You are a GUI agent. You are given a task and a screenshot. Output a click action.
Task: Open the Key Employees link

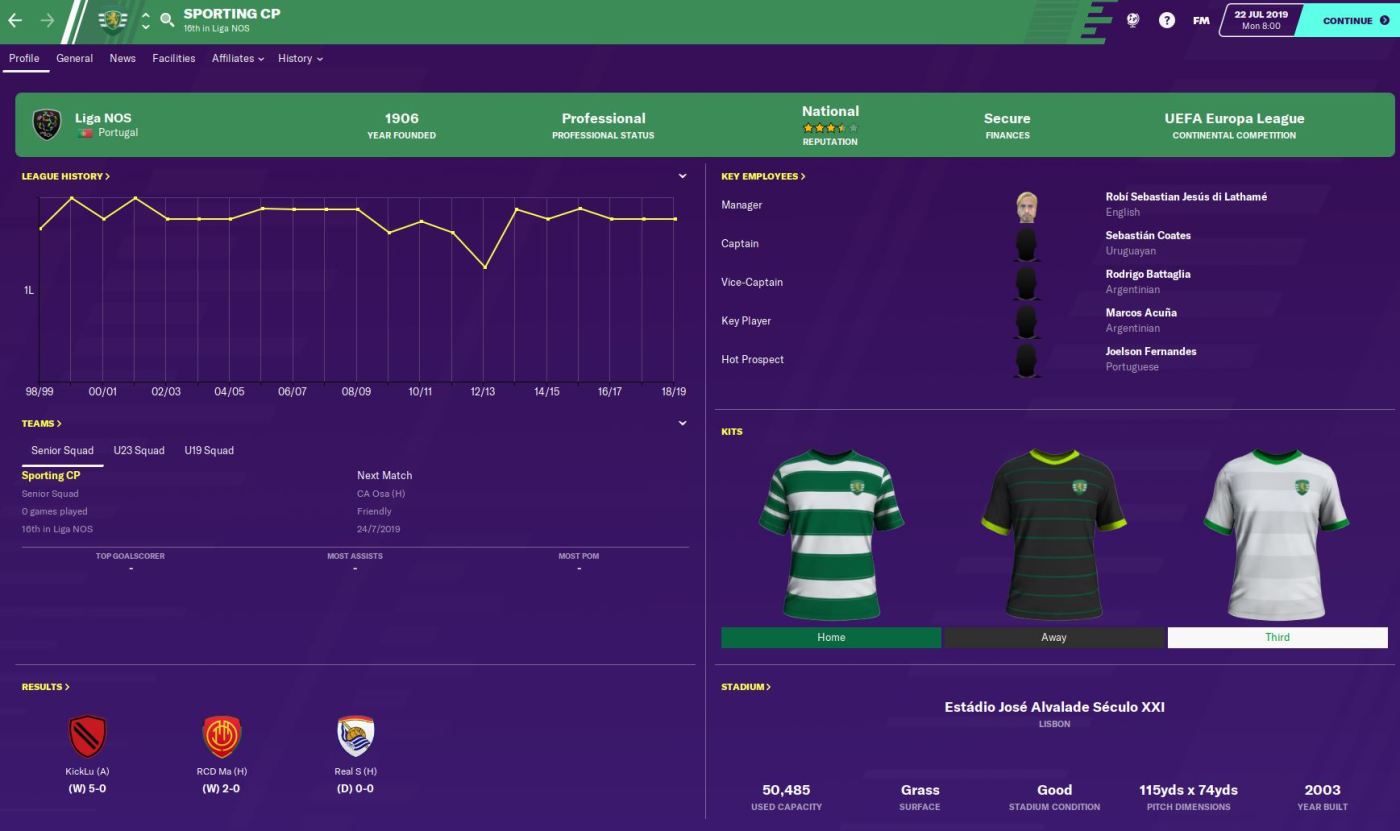[x=763, y=176]
